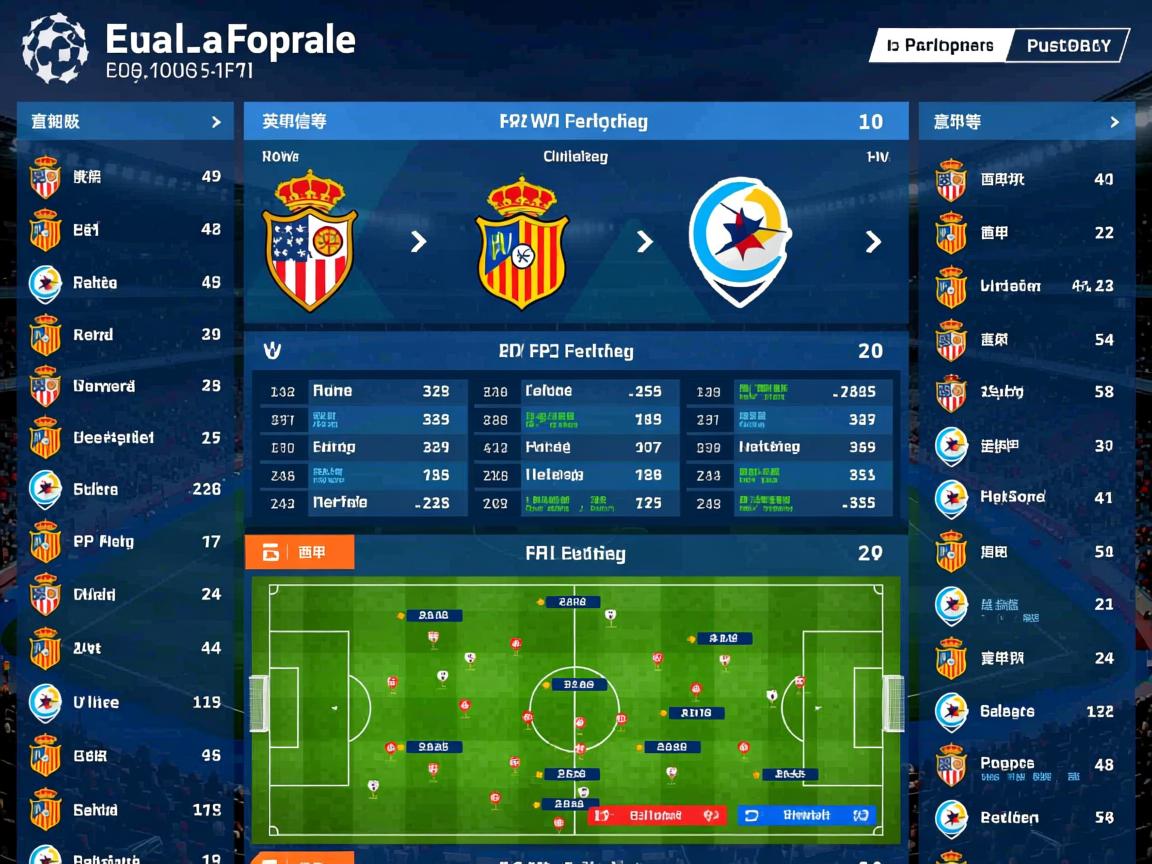Expand the left panel header arrow
This screenshot has height=864, width=1152.
click(x=216, y=122)
